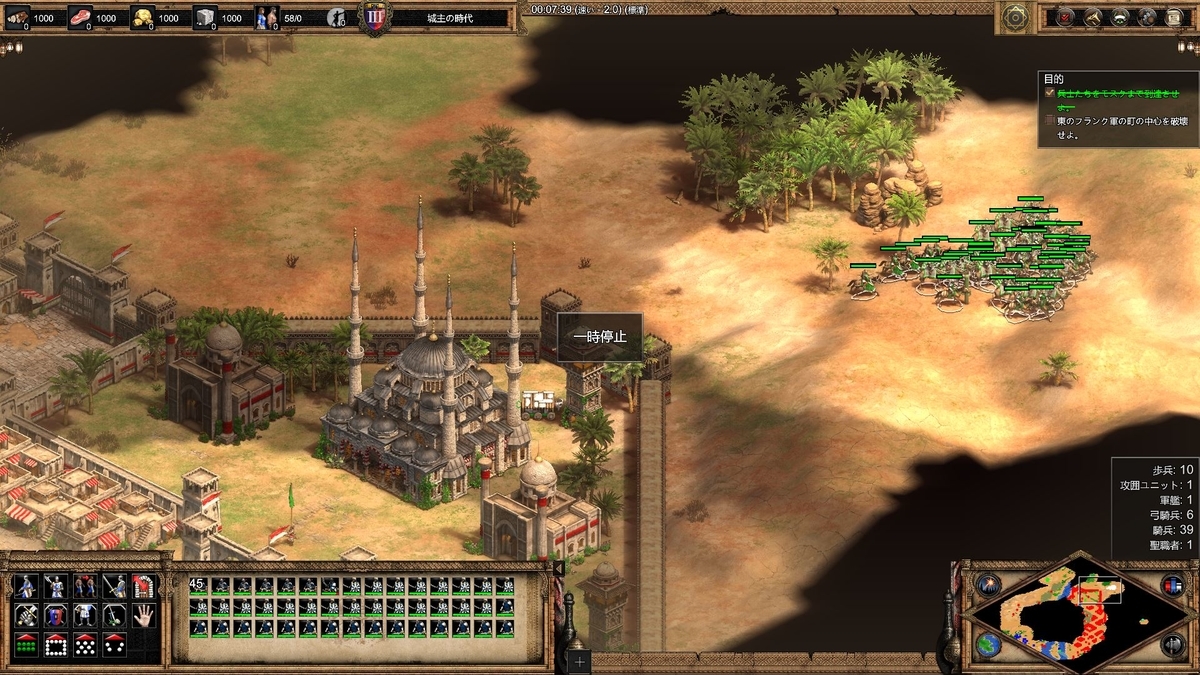Click the plus button beside the unit panel
1200x675 pixels.
tap(579, 661)
